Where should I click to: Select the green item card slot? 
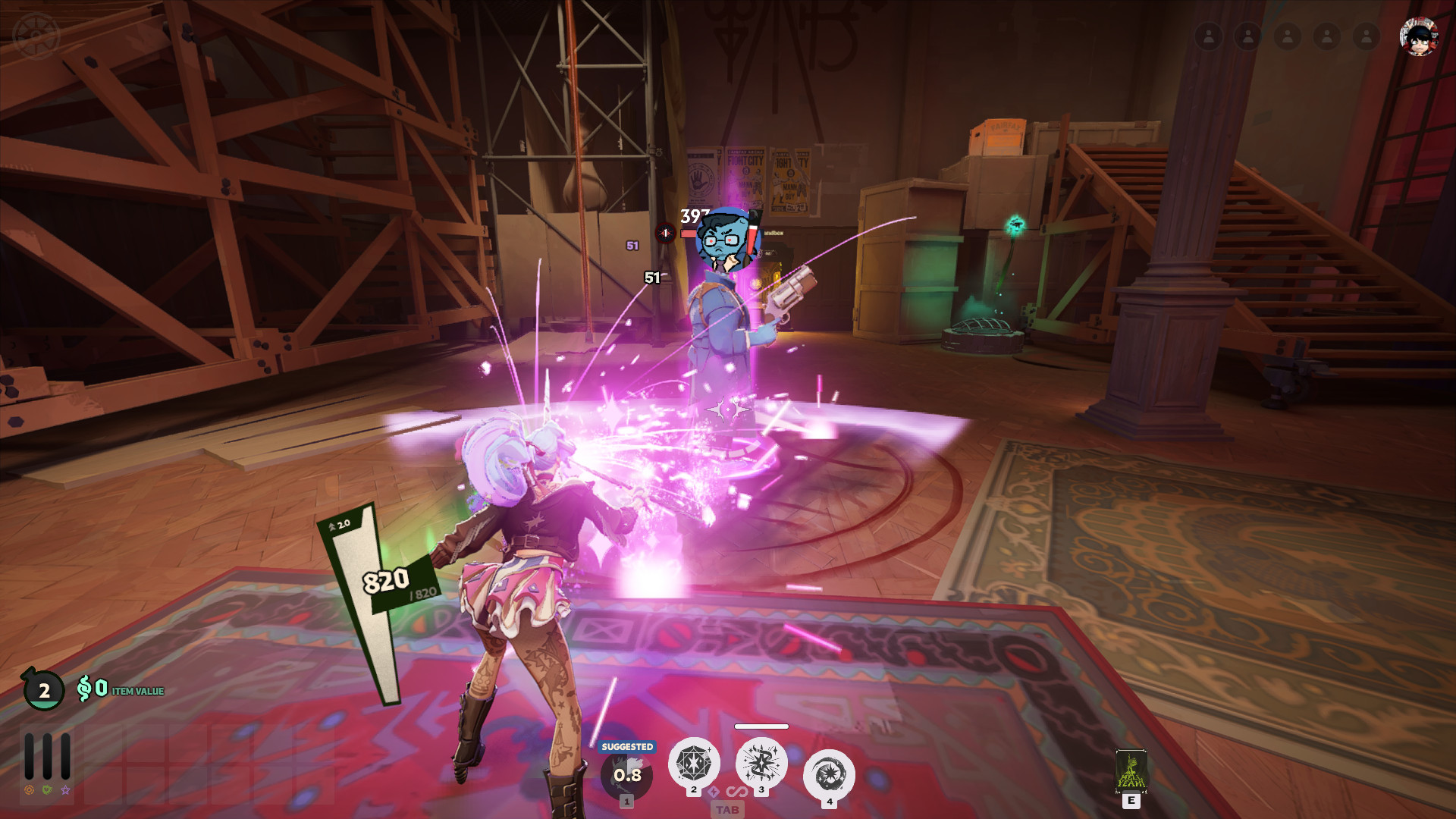point(1131,771)
